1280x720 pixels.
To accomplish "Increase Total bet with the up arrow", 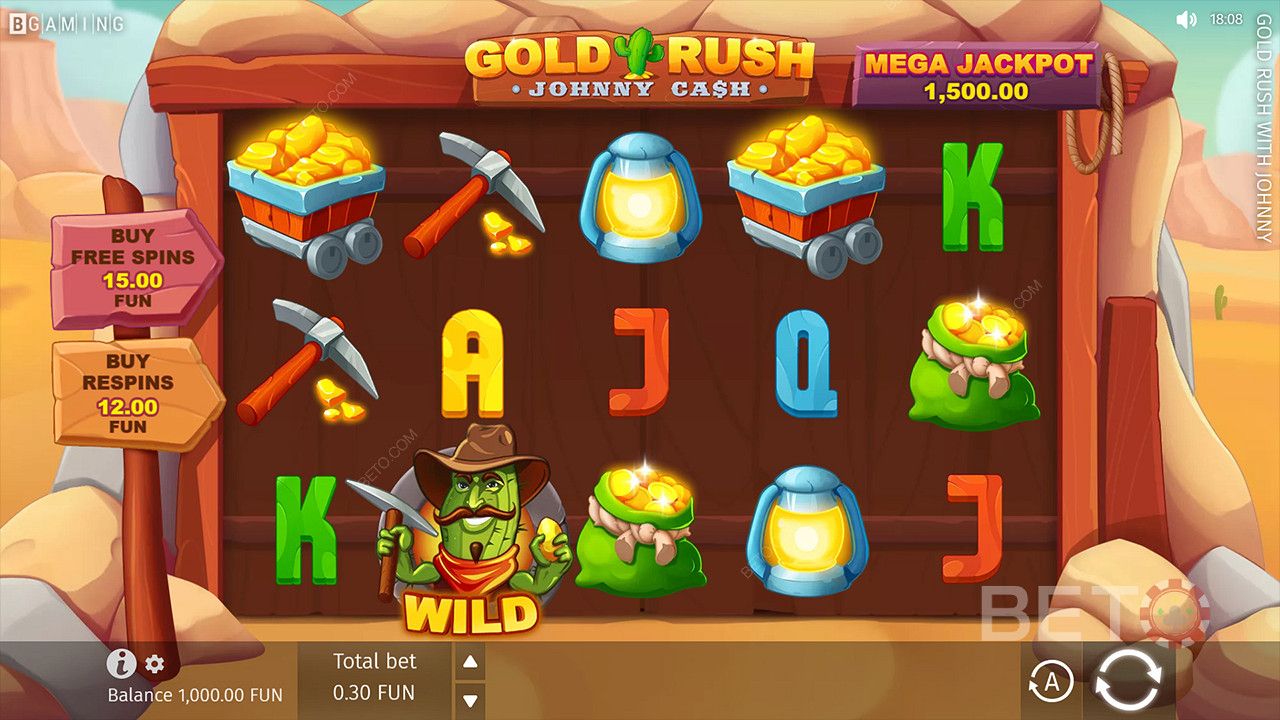I will [x=469, y=661].
